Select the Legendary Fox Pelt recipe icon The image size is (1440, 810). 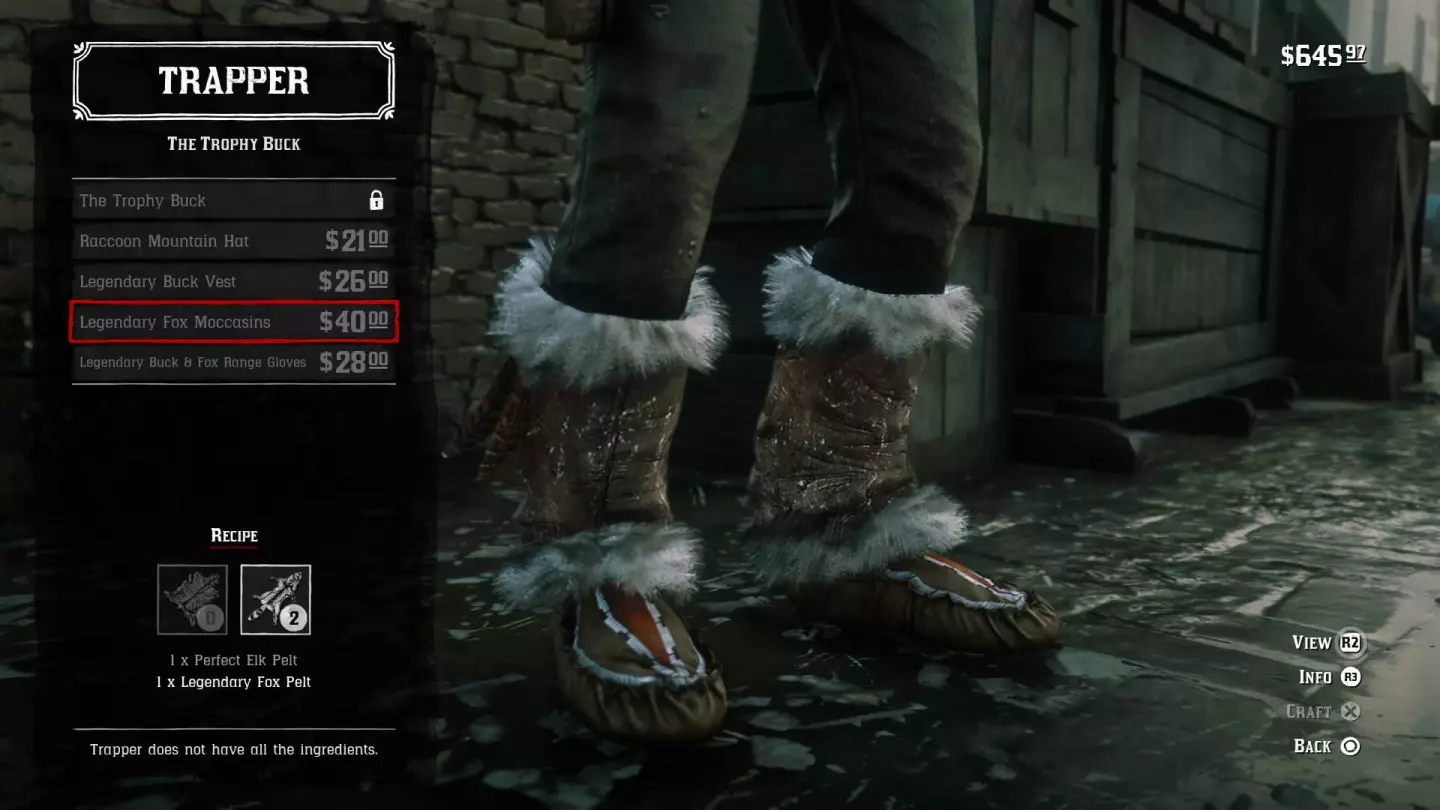click(x=273, y=600)
